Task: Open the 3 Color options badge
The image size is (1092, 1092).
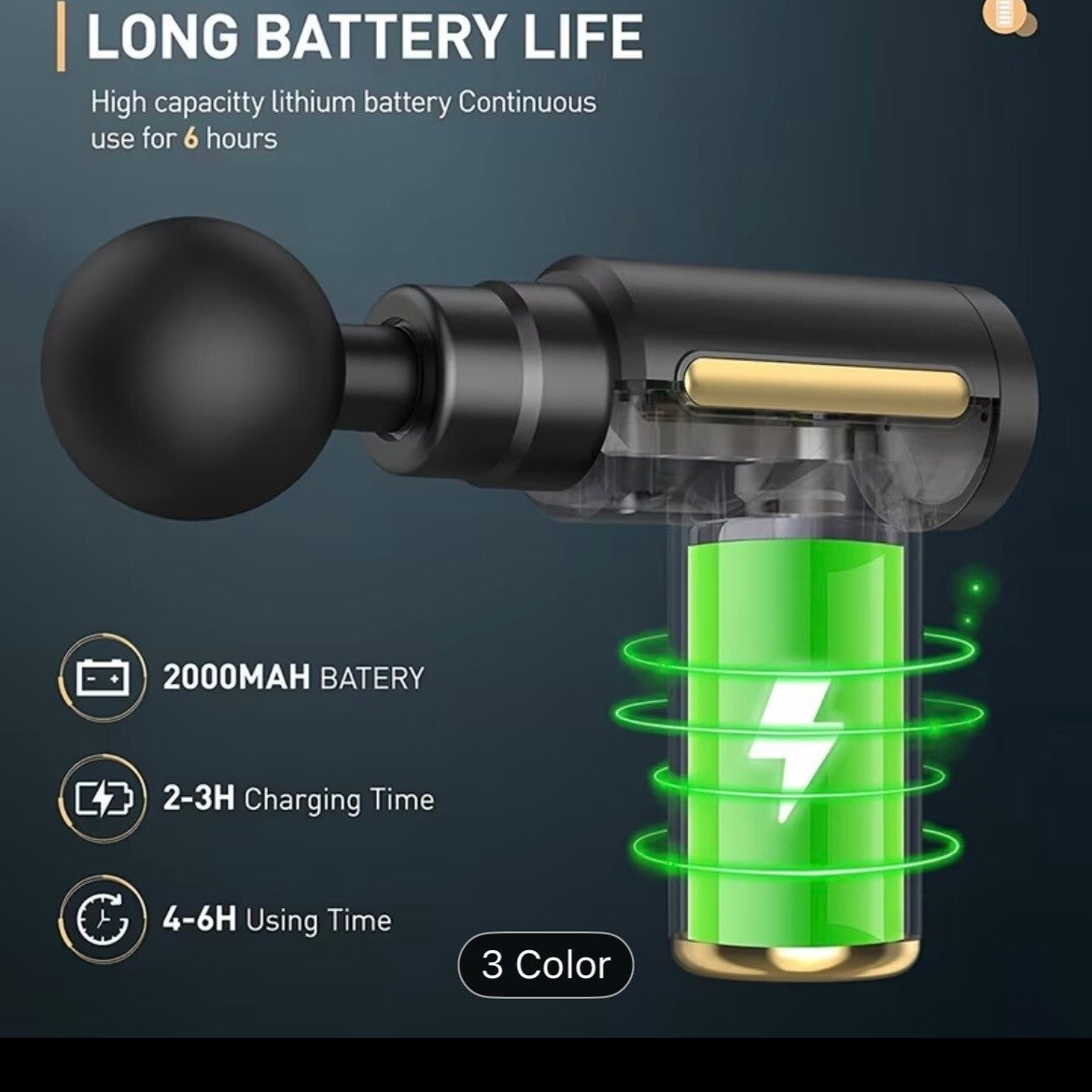Action: point(546,964)
